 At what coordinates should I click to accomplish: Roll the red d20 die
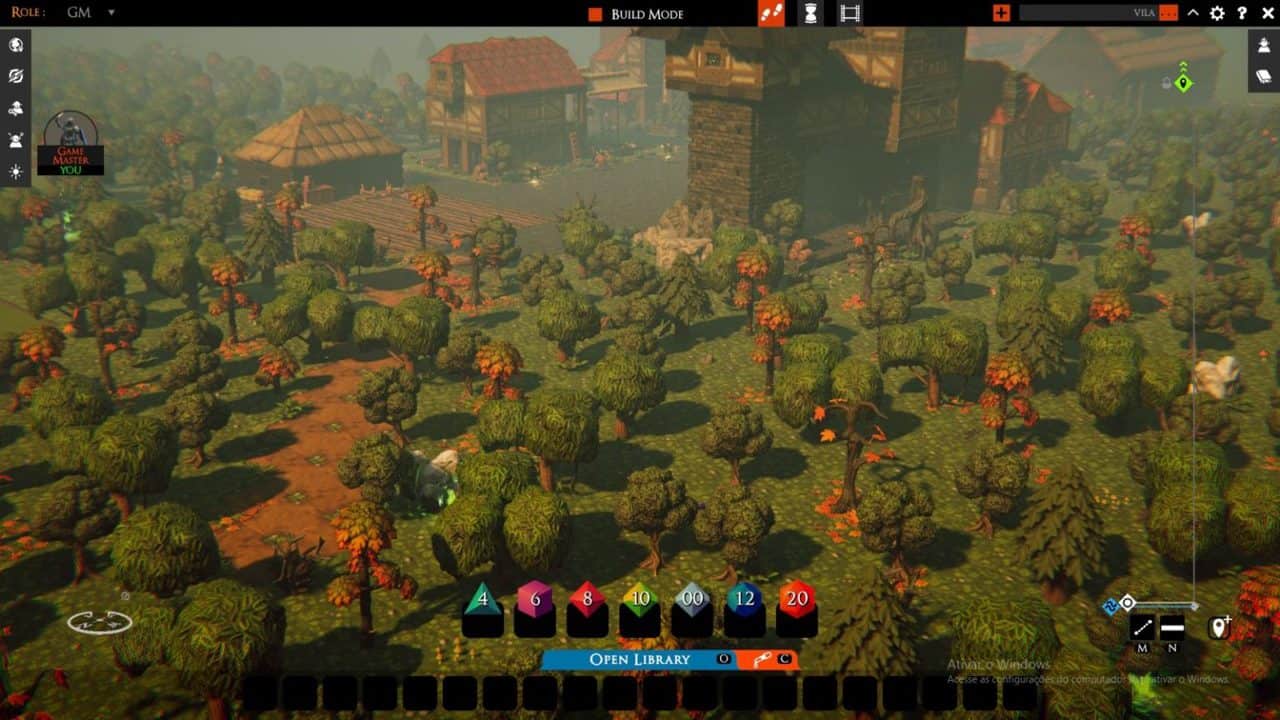point(795,602)
